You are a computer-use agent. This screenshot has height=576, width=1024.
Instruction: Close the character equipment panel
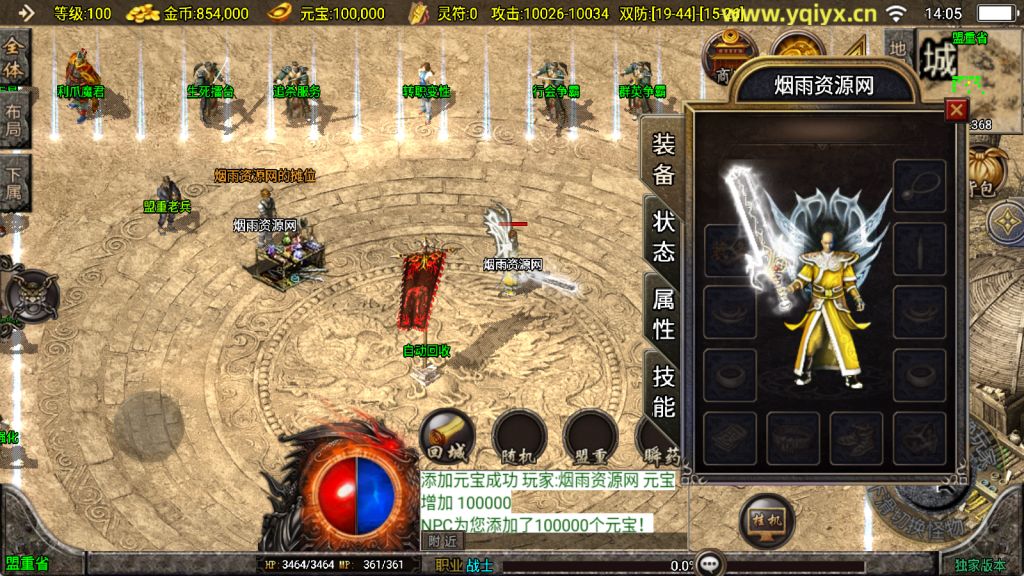point(957,110)
